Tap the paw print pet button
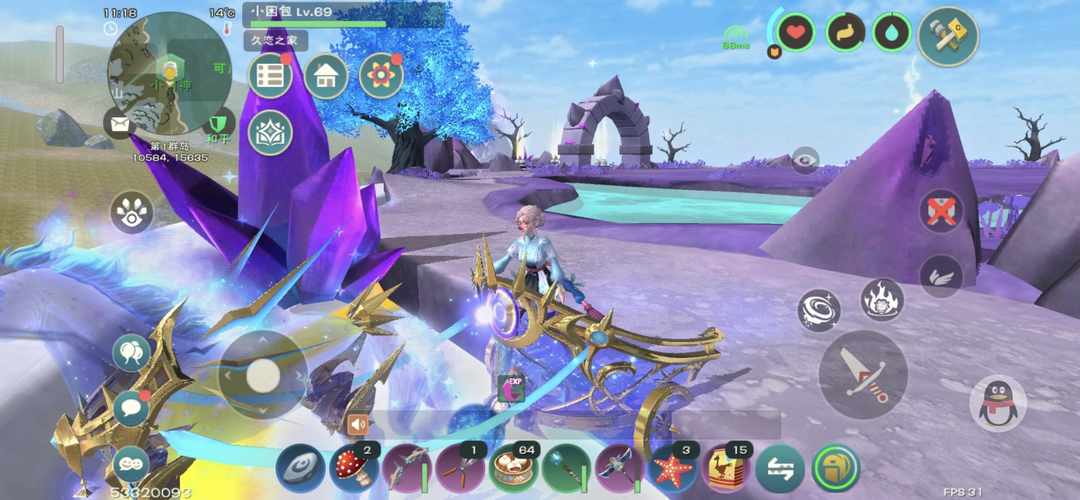Viewport: 1080px width, 500px height. [131, 212]
